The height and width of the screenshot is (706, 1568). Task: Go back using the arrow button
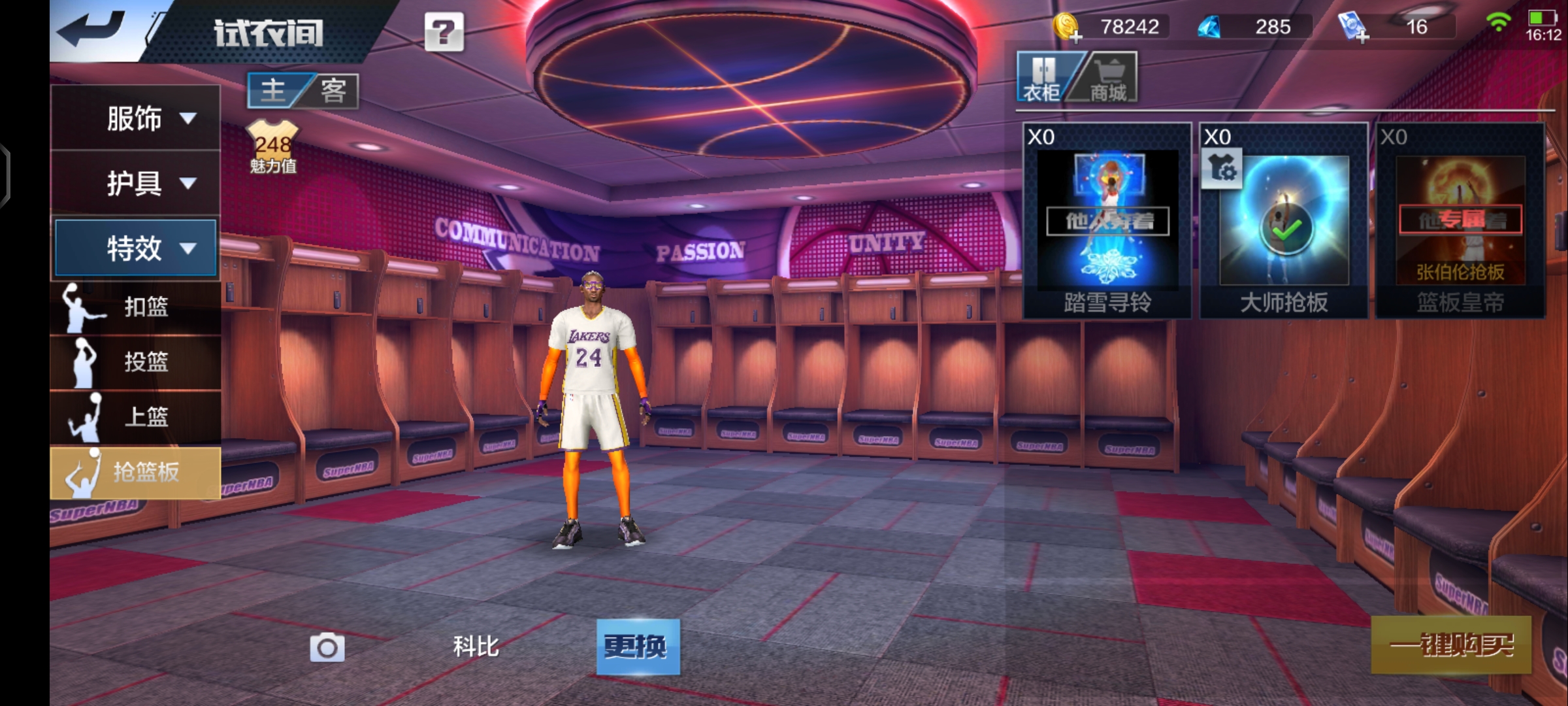91,29
